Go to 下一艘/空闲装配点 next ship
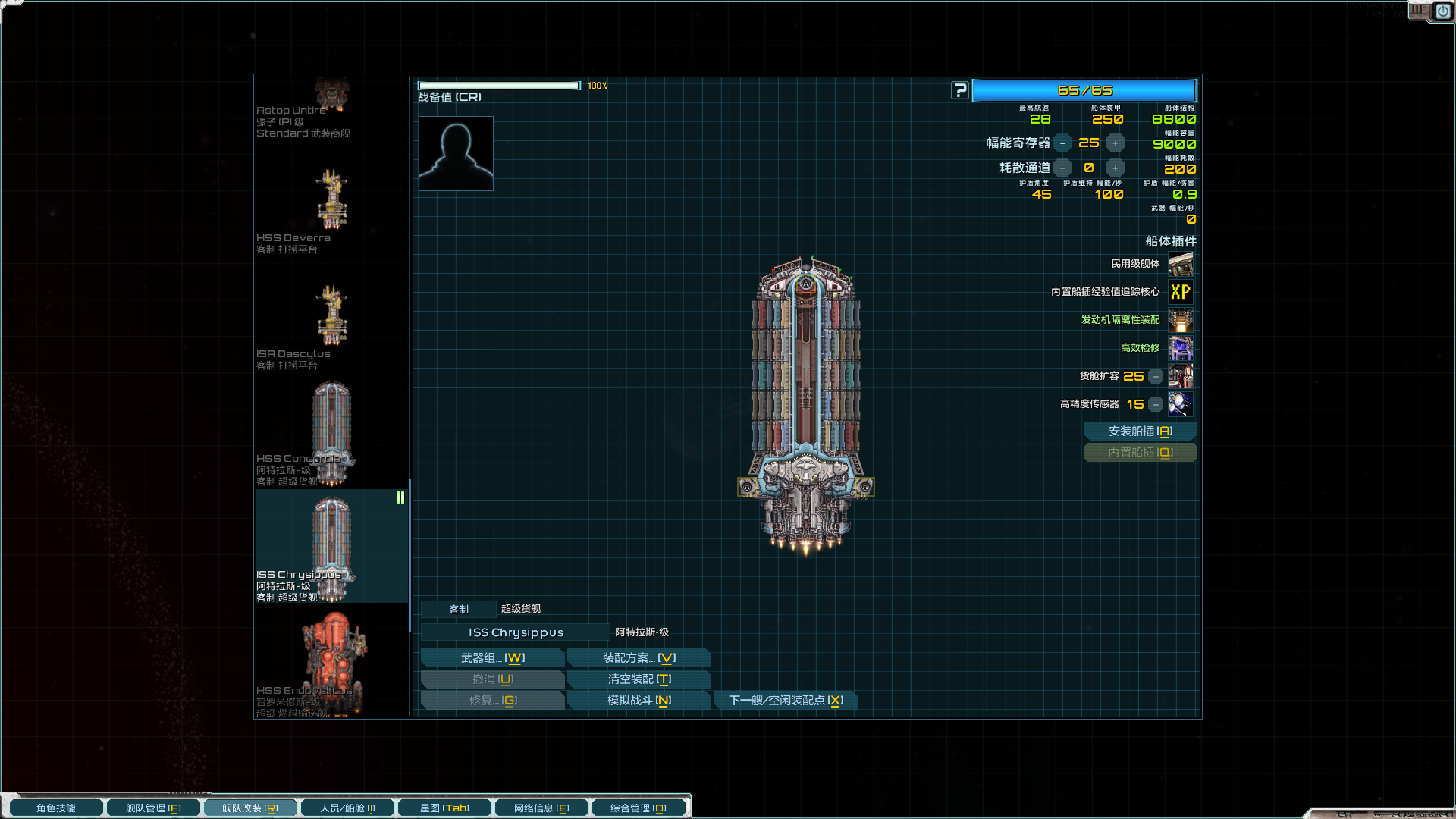 pyautogui.click(x=786, y=701)
